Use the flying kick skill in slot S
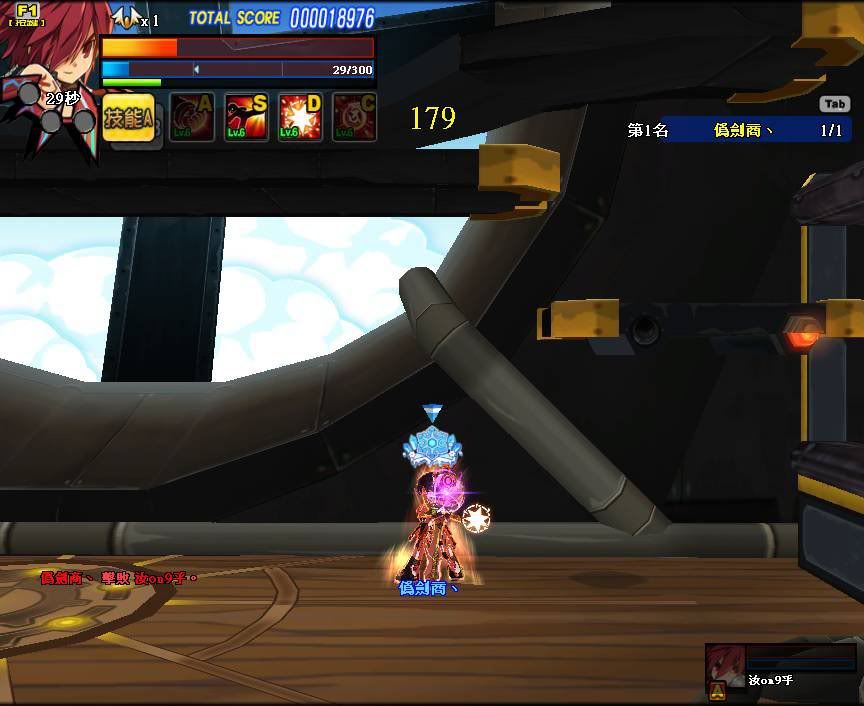This screenshot has width=864, height=706. 246,118
